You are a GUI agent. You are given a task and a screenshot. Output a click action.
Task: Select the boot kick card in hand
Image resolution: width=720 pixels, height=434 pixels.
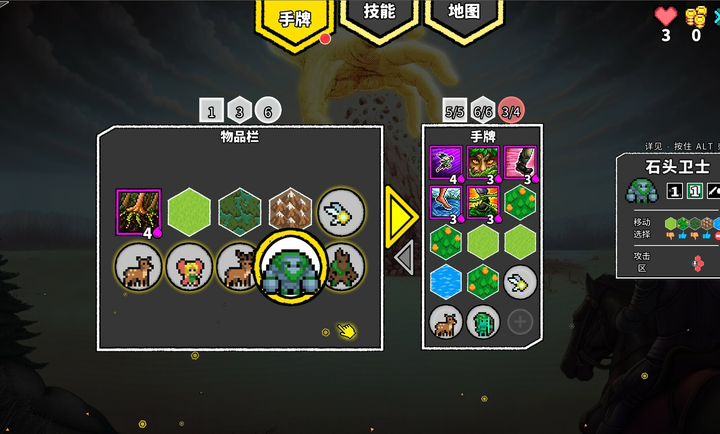pos(520,162)
